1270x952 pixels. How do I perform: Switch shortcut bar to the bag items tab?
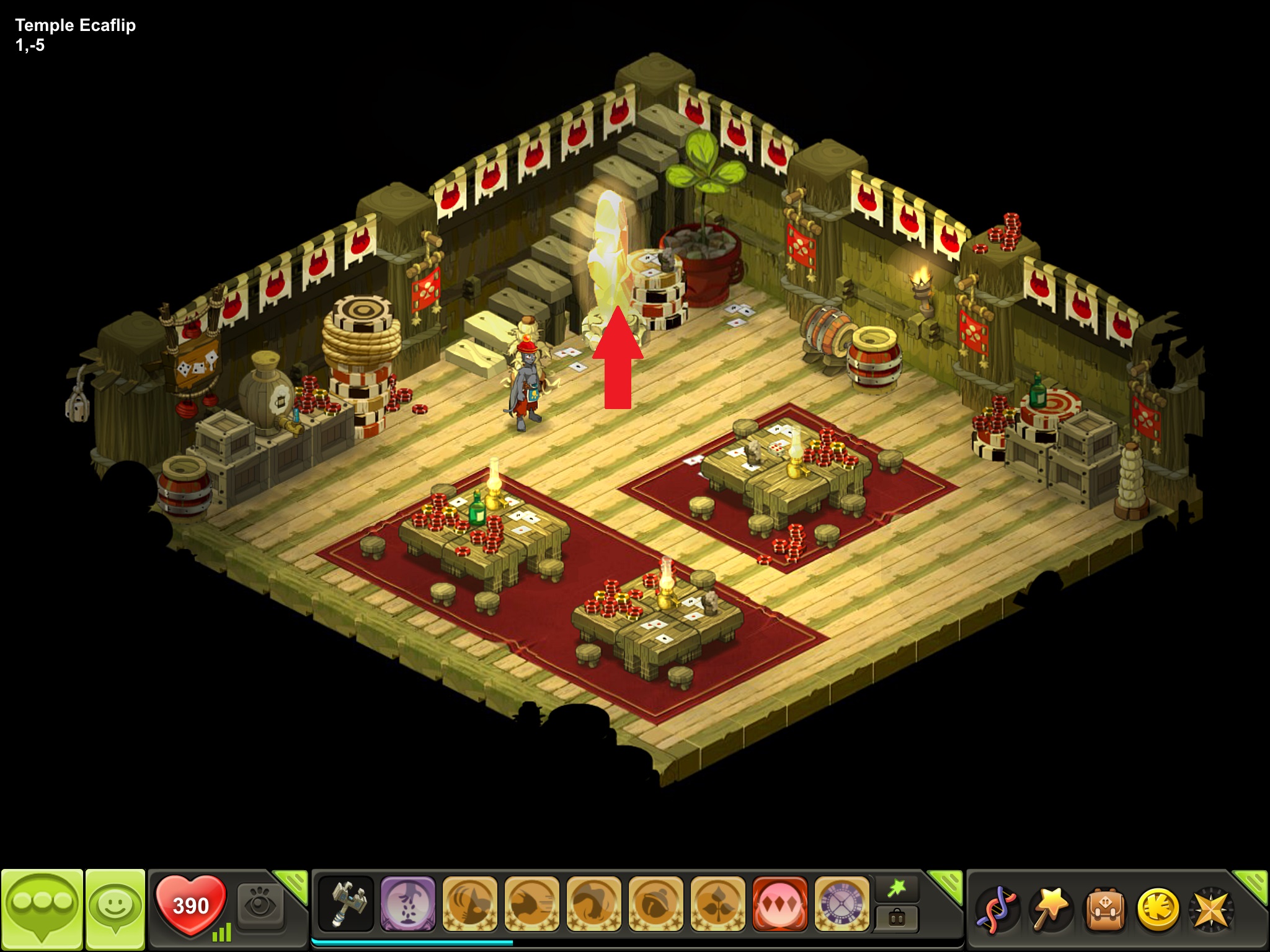[896, 918]
